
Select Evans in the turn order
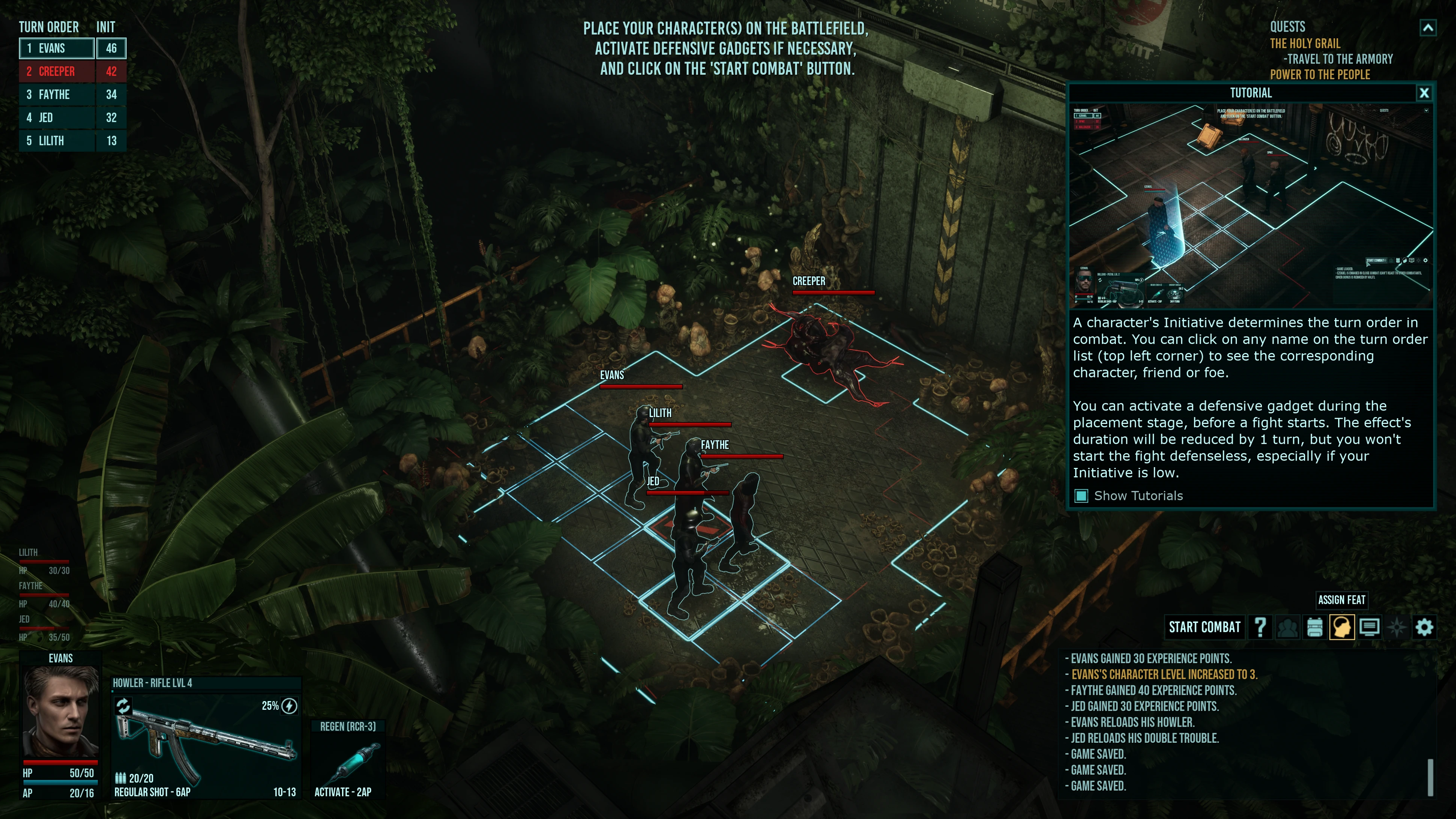point(57,48)
